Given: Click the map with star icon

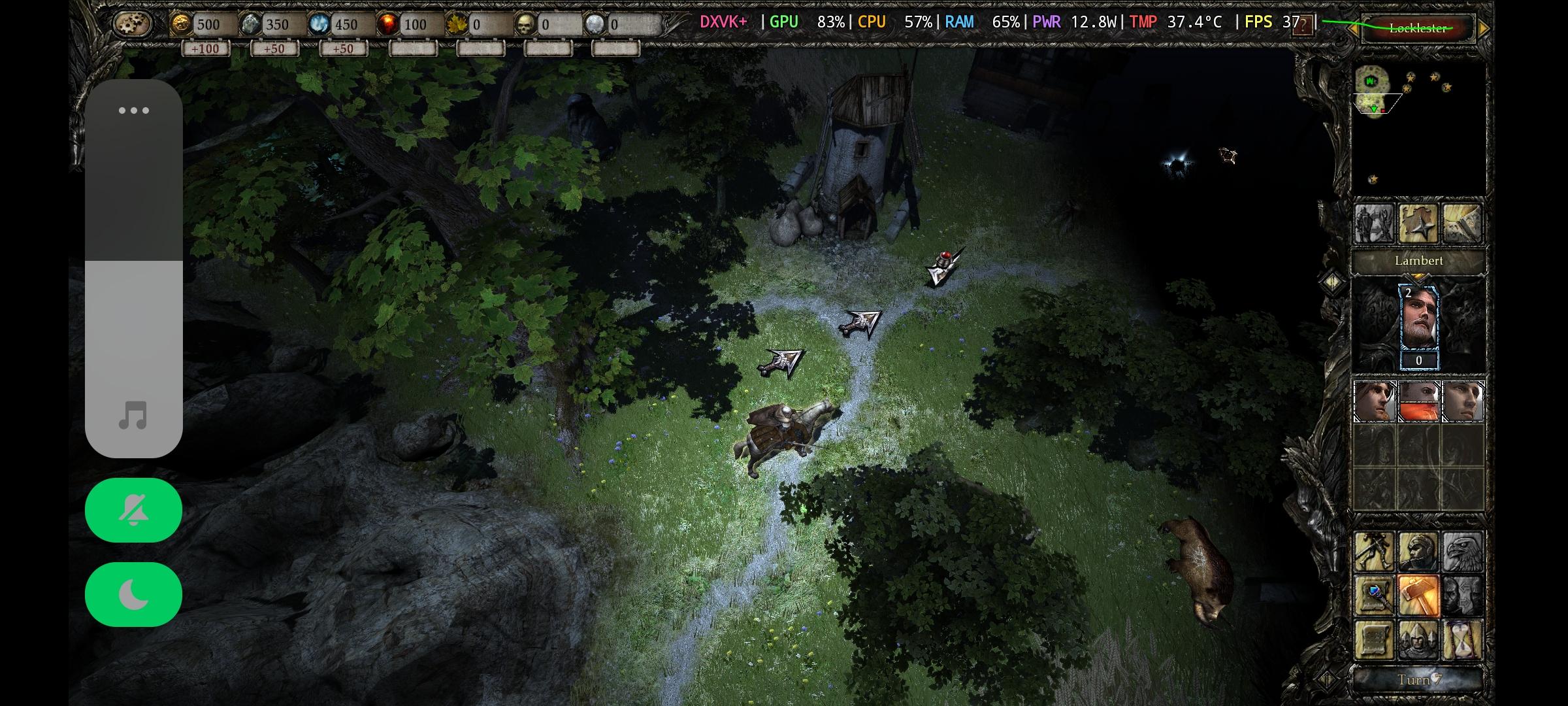Looking at the screenshot, I should [1418, 224].
